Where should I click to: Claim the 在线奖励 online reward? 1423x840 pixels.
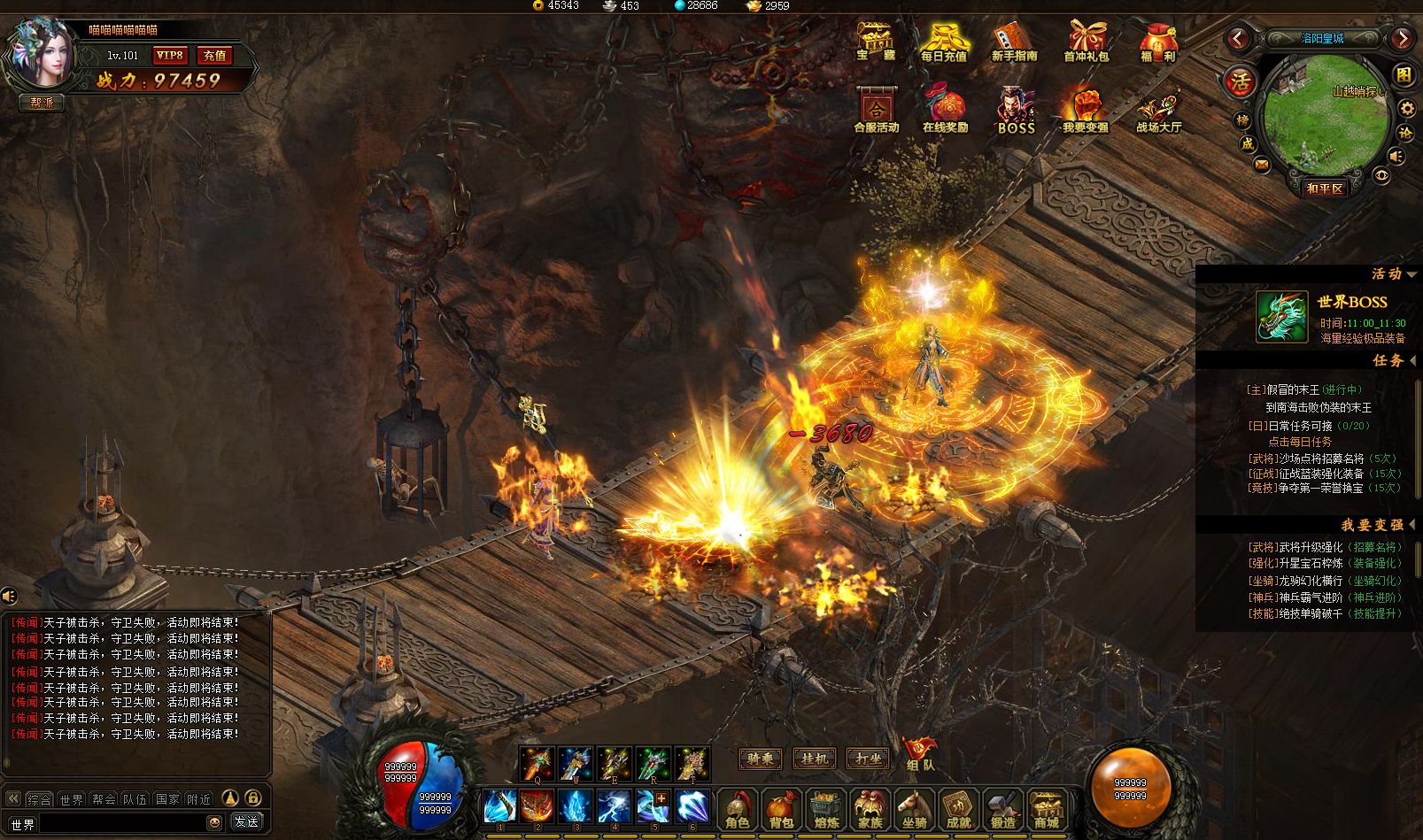pos(945,111)
